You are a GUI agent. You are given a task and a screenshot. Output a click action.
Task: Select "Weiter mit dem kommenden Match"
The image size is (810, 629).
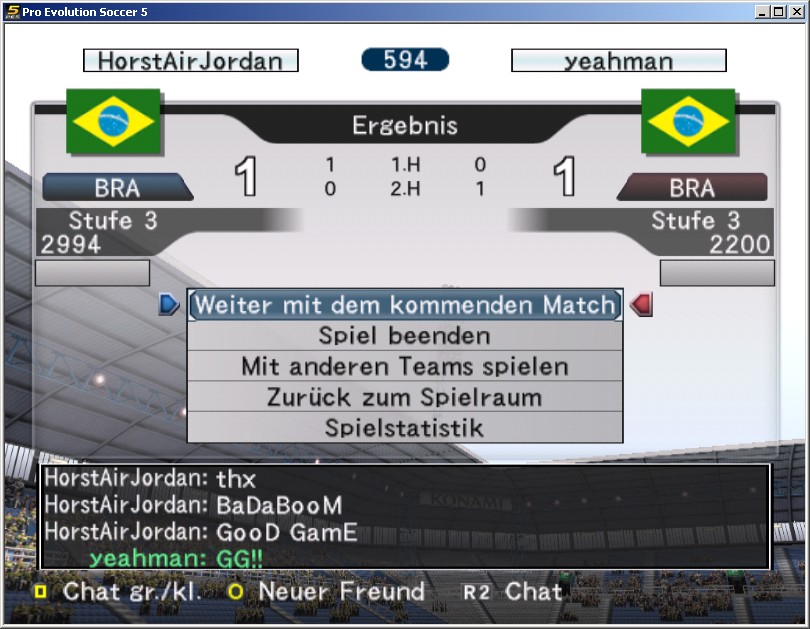pyautogui.click(x=405, y=305)
